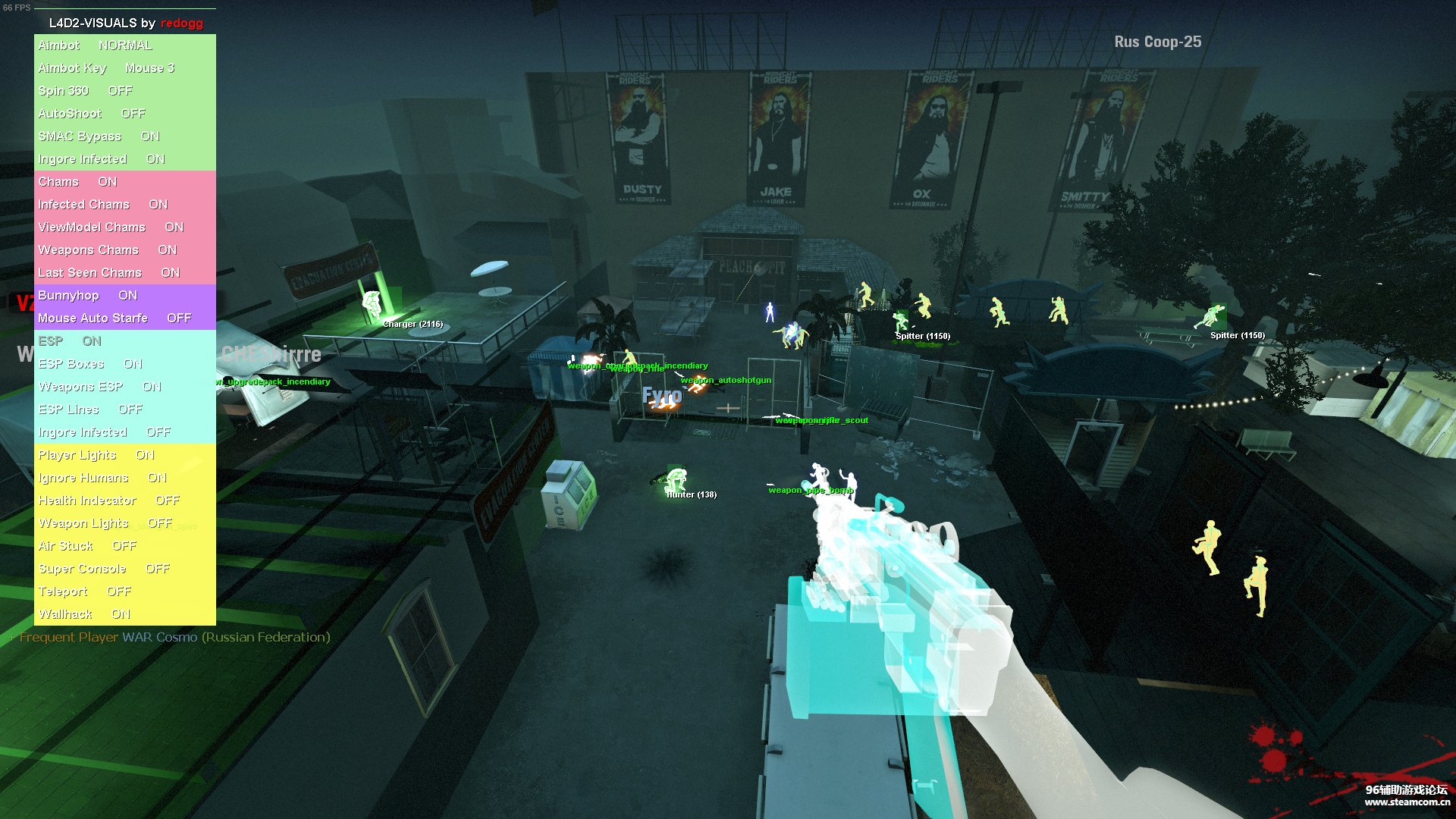Viewport: 1456px width, 819px height.
Task: Turn on the Teleport setting
Action: click(x=85, y=591)
